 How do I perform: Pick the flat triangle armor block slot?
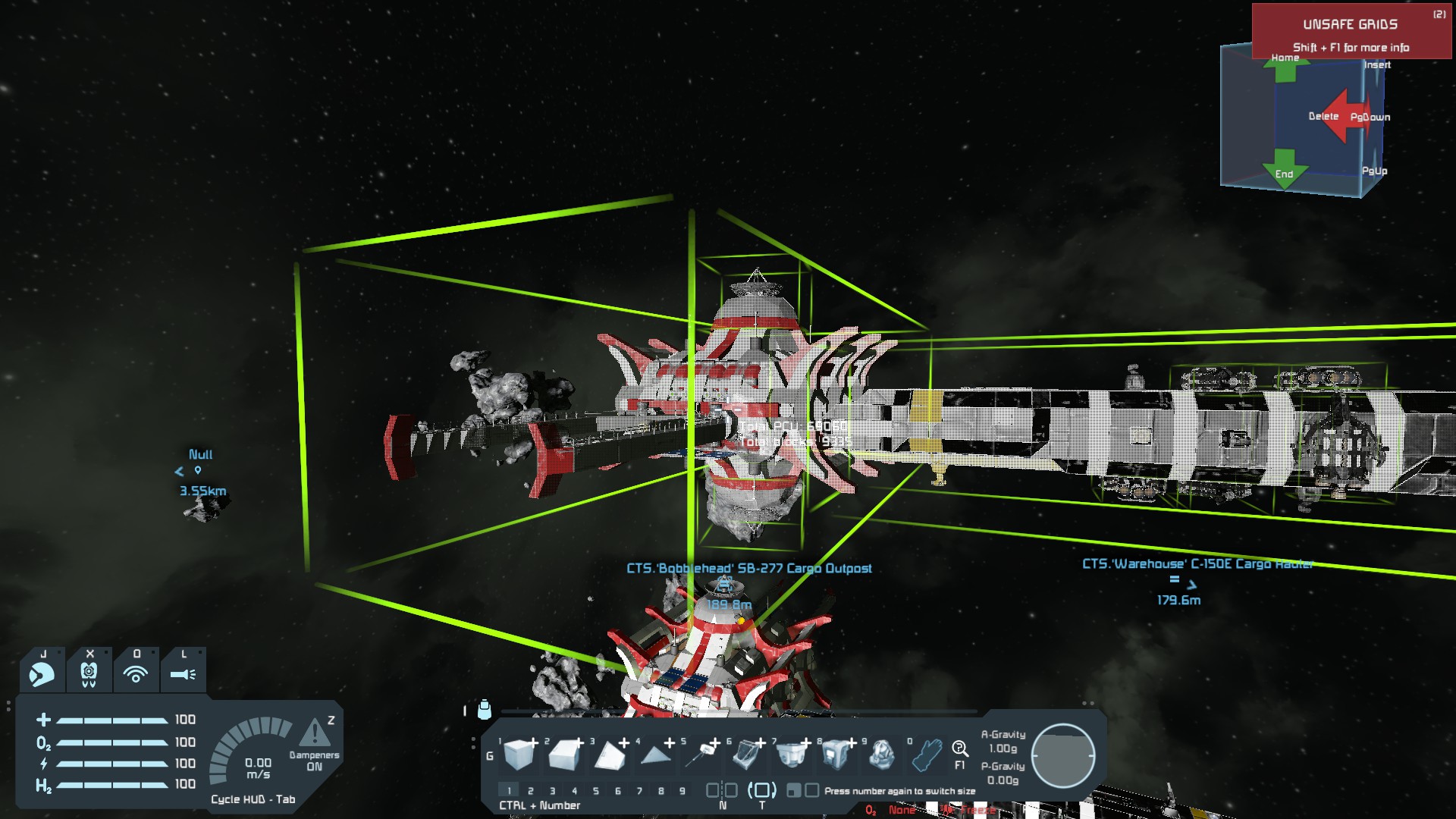[654, 754]
